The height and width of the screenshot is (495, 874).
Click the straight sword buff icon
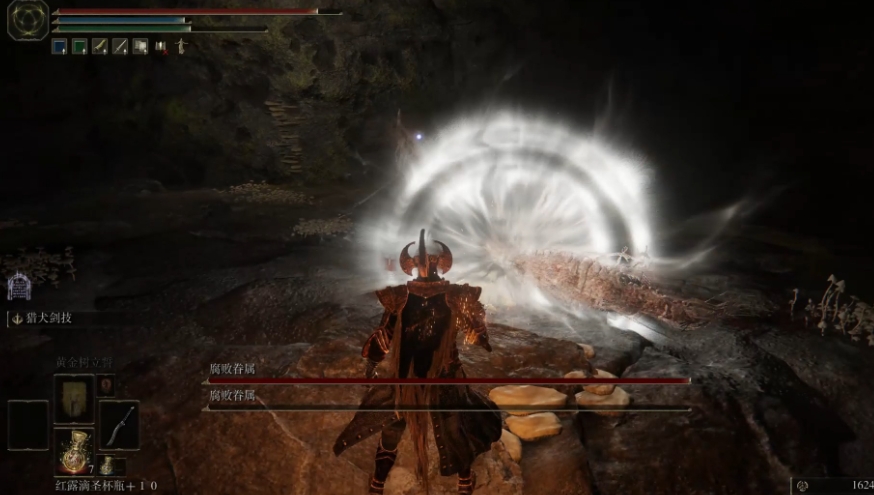pos(120,46)
